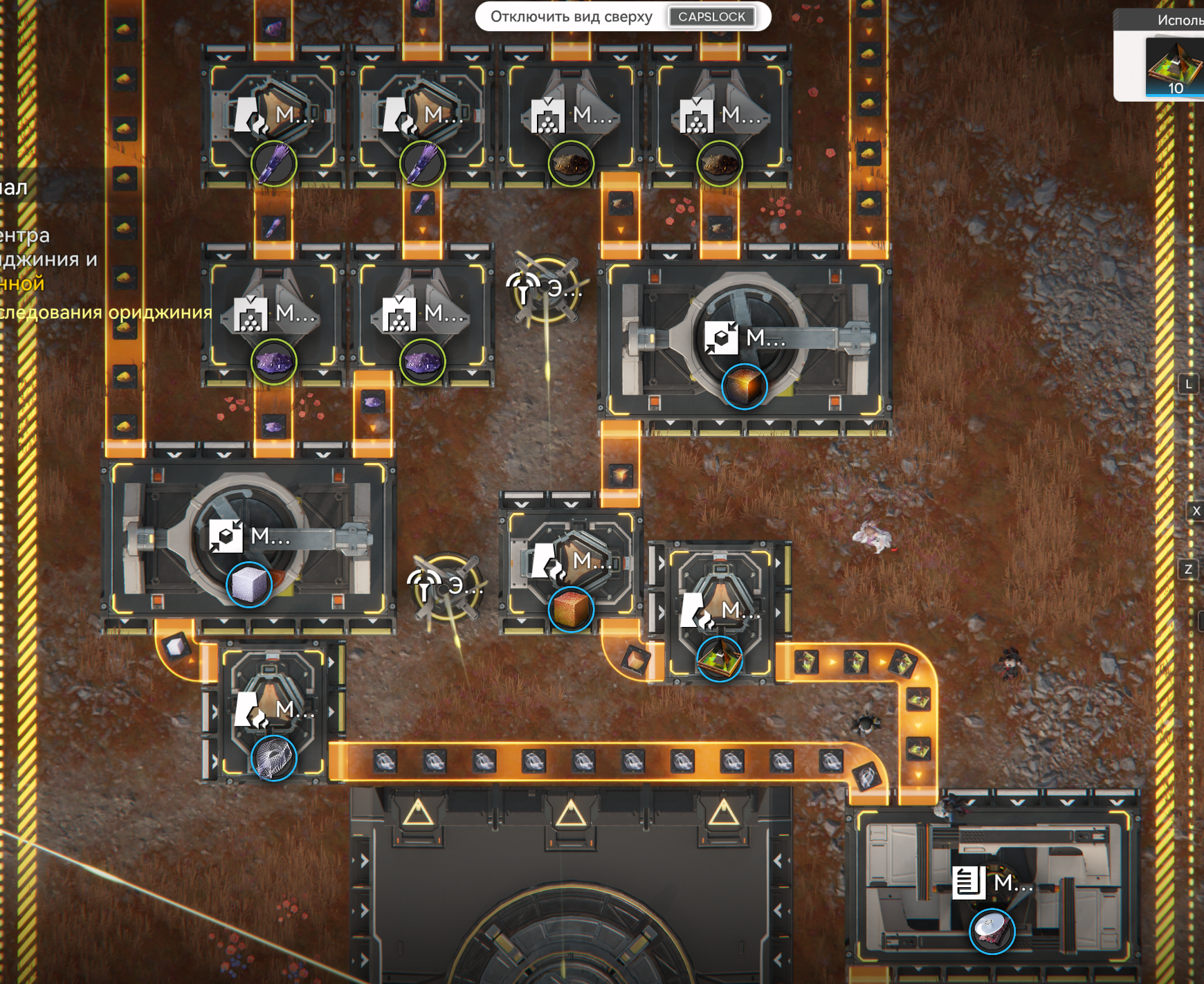The image size is (1204, 984).
Task: Choose the silver mesh product icon
Action: click(x=274, y=758)
